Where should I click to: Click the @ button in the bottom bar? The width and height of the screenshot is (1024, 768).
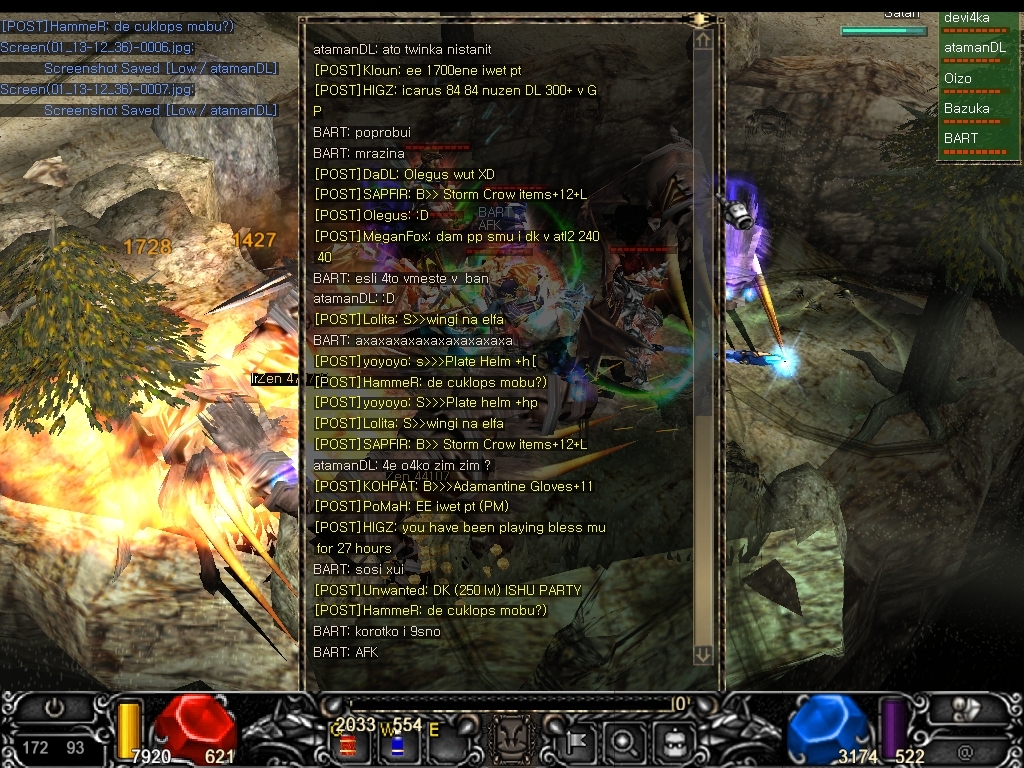coord(966,750)
